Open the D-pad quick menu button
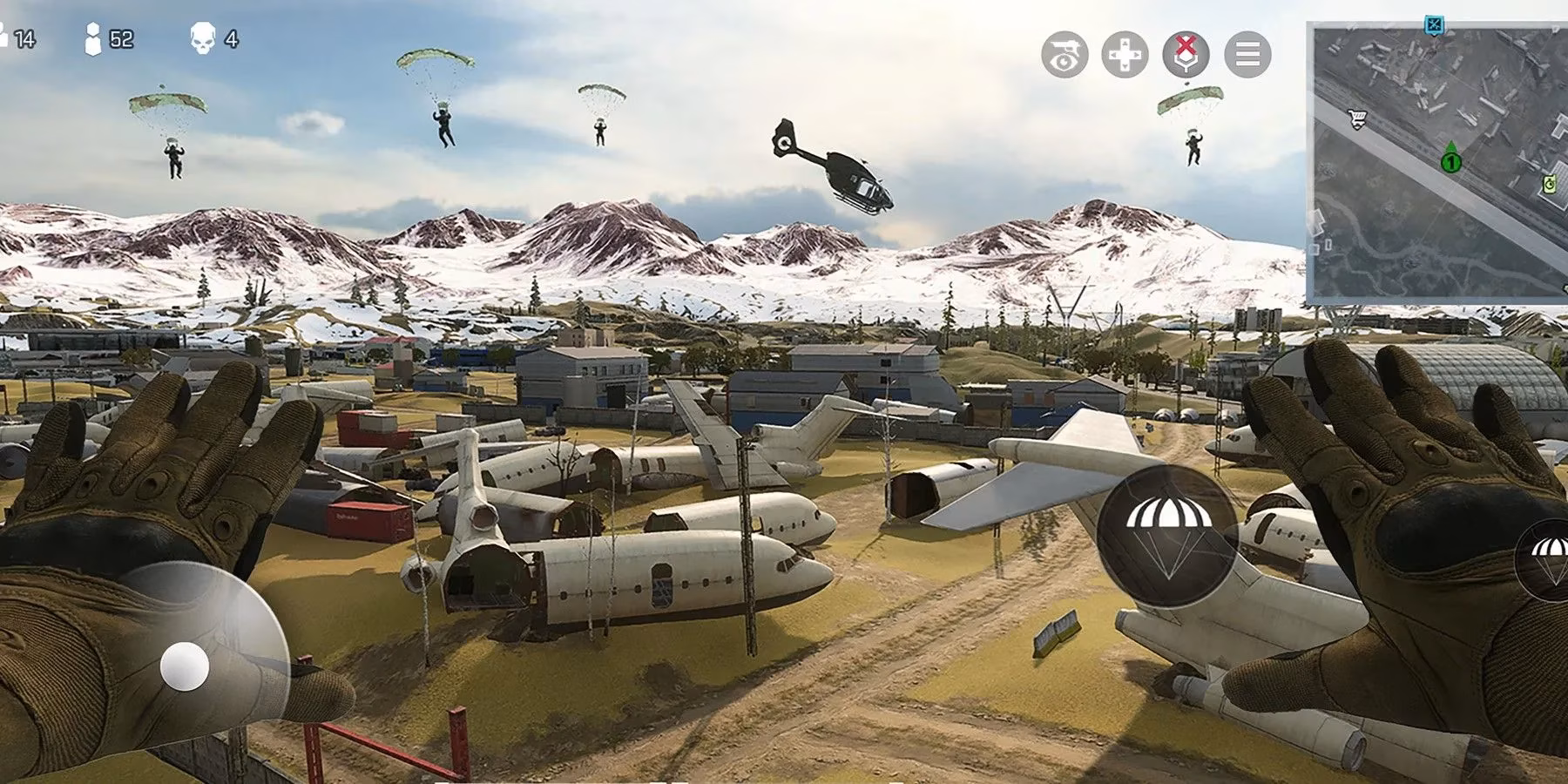 [x=1125, y=54]
